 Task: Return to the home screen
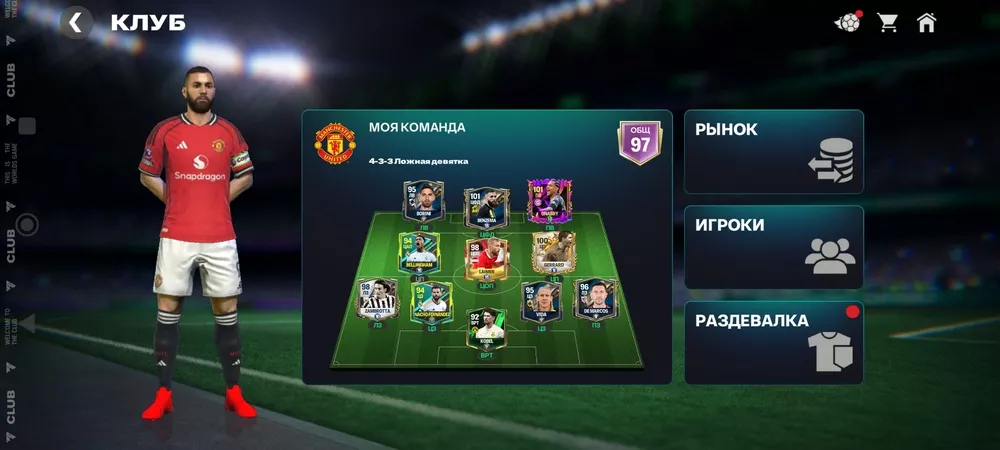(x=927, y=22)
